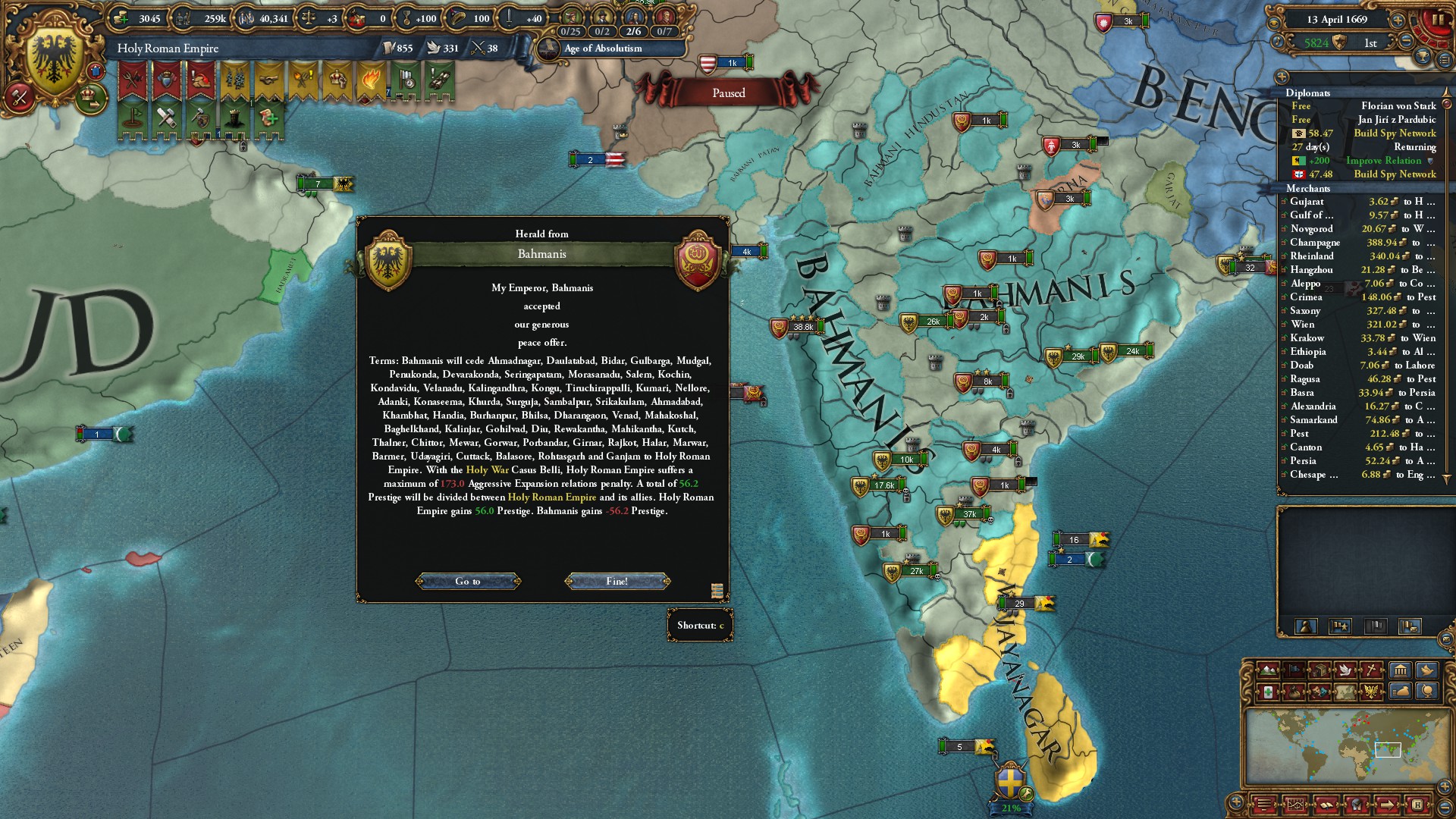1456x819 pixels.
Task: Select the imperial eagle map mode
Action: [x=1371, y=692]
